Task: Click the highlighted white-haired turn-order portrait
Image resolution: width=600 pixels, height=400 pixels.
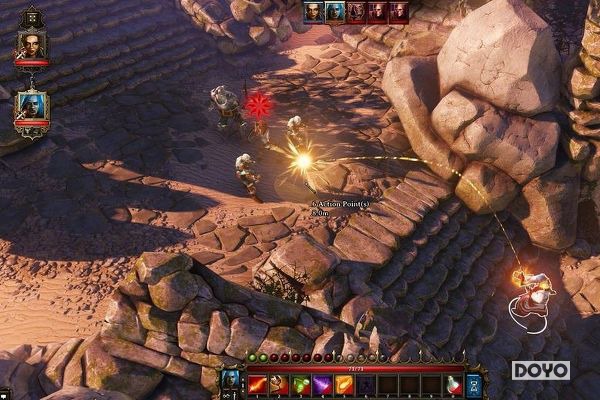Action: click(336, 12)
